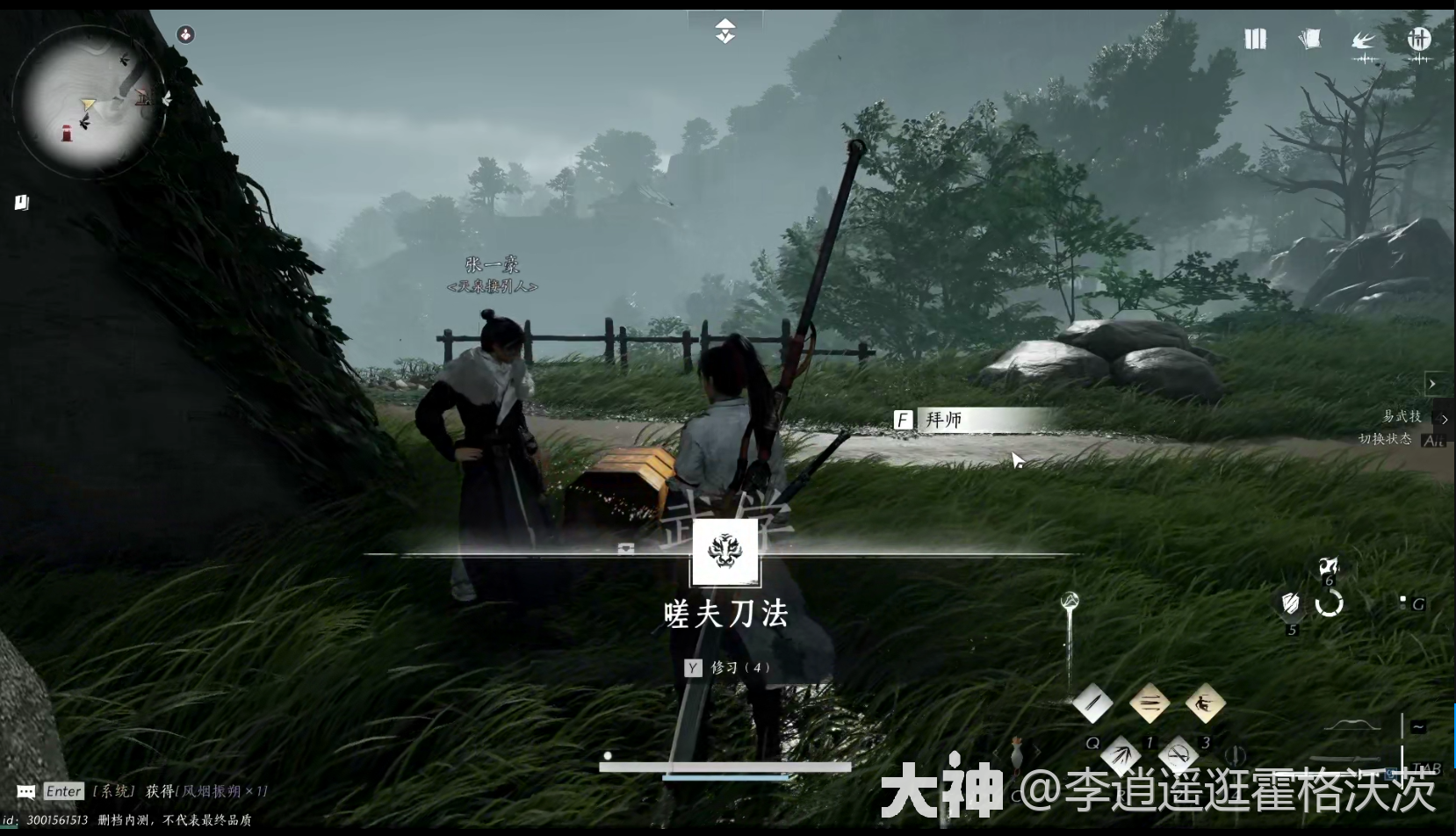The width and height of the screenshot is (1456, 836).
Task: Select the tiger emblem skill icon for 嗟夫刀法
Action: [x=726, y=551]
